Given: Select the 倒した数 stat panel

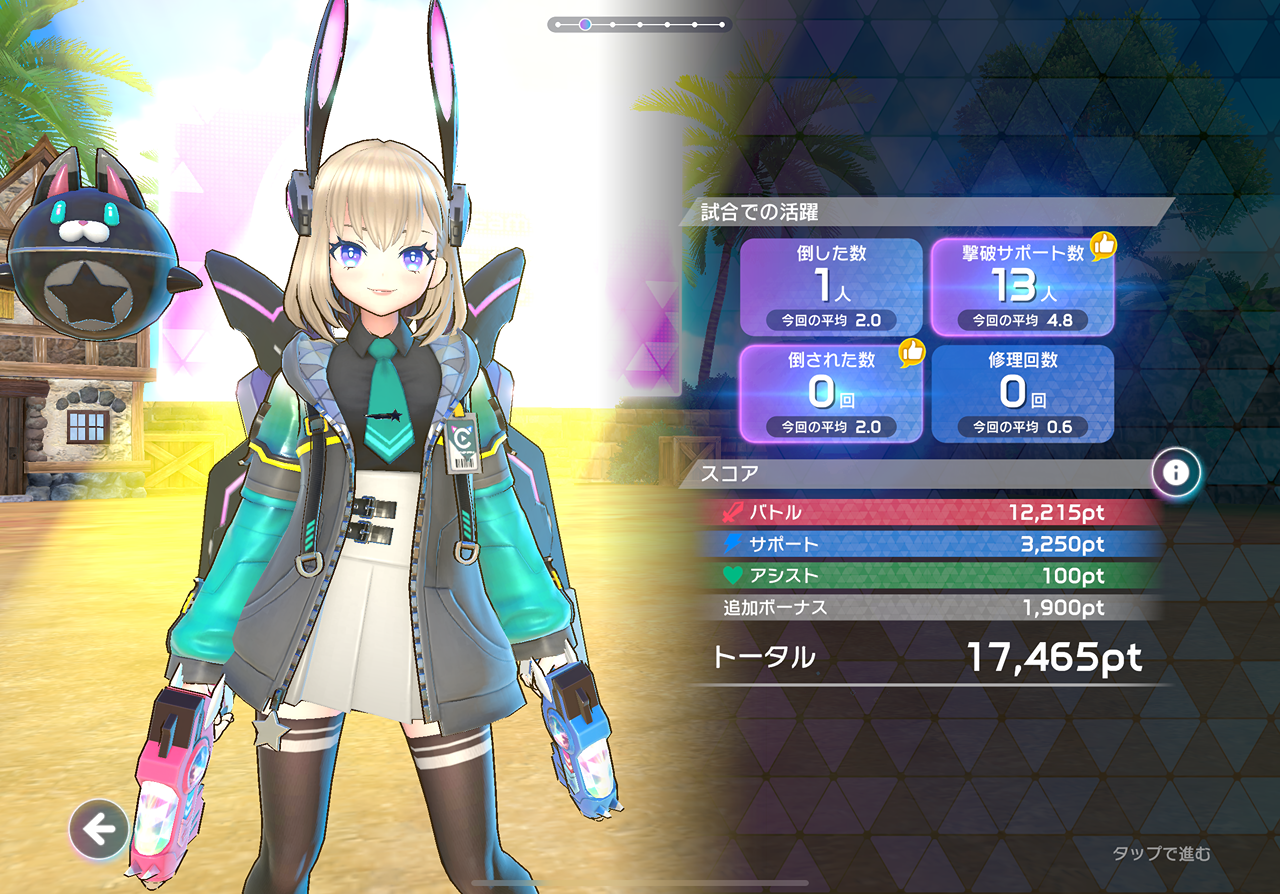Looking at the screenshot, I should 831,287.
